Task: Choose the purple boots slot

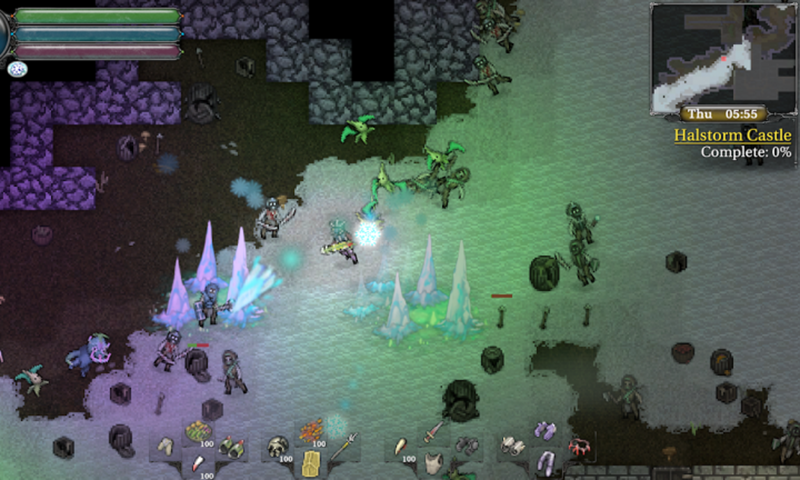Action: [545, 431]
